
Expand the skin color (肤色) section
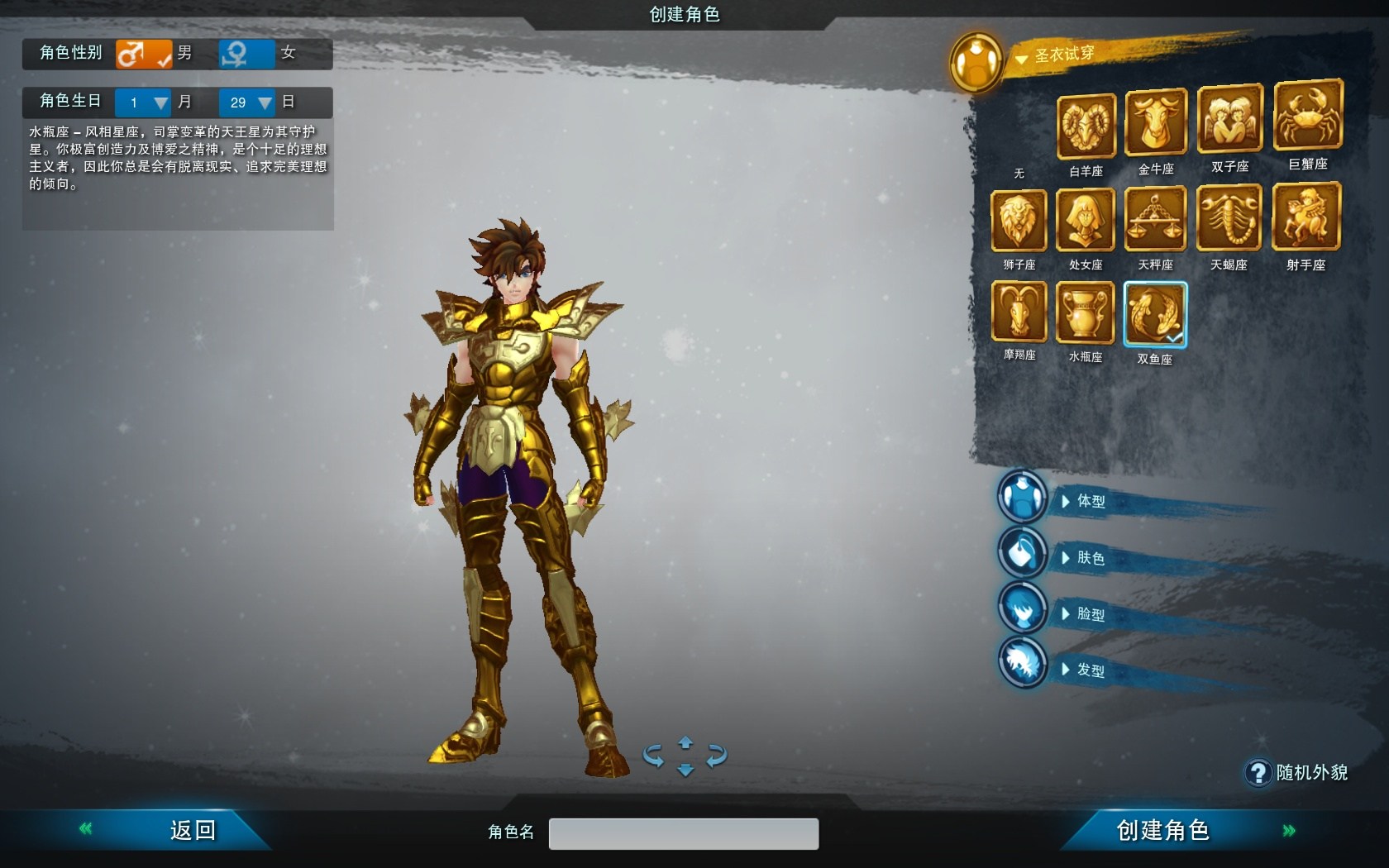pyautogui.click(x=1090, y=558)
